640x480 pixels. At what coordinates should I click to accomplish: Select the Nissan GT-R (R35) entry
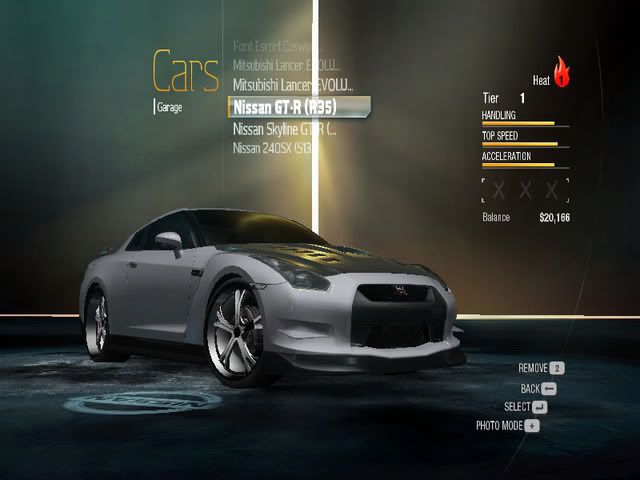click(x=299, y=106)
